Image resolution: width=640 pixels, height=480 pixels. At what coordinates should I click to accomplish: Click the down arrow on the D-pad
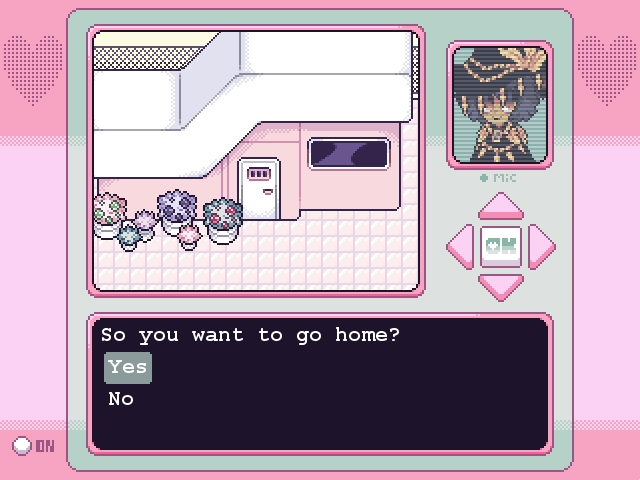click(x=500, y=285)
